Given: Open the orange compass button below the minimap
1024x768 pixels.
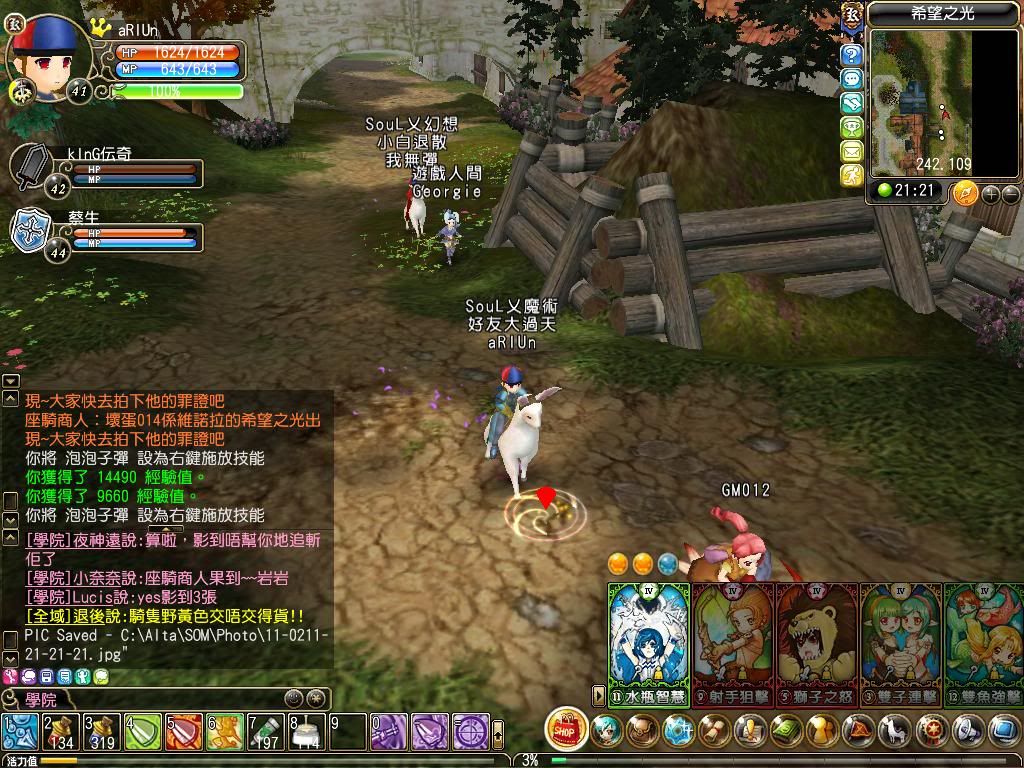Looking at the screenshot, I should pos(965,193).
